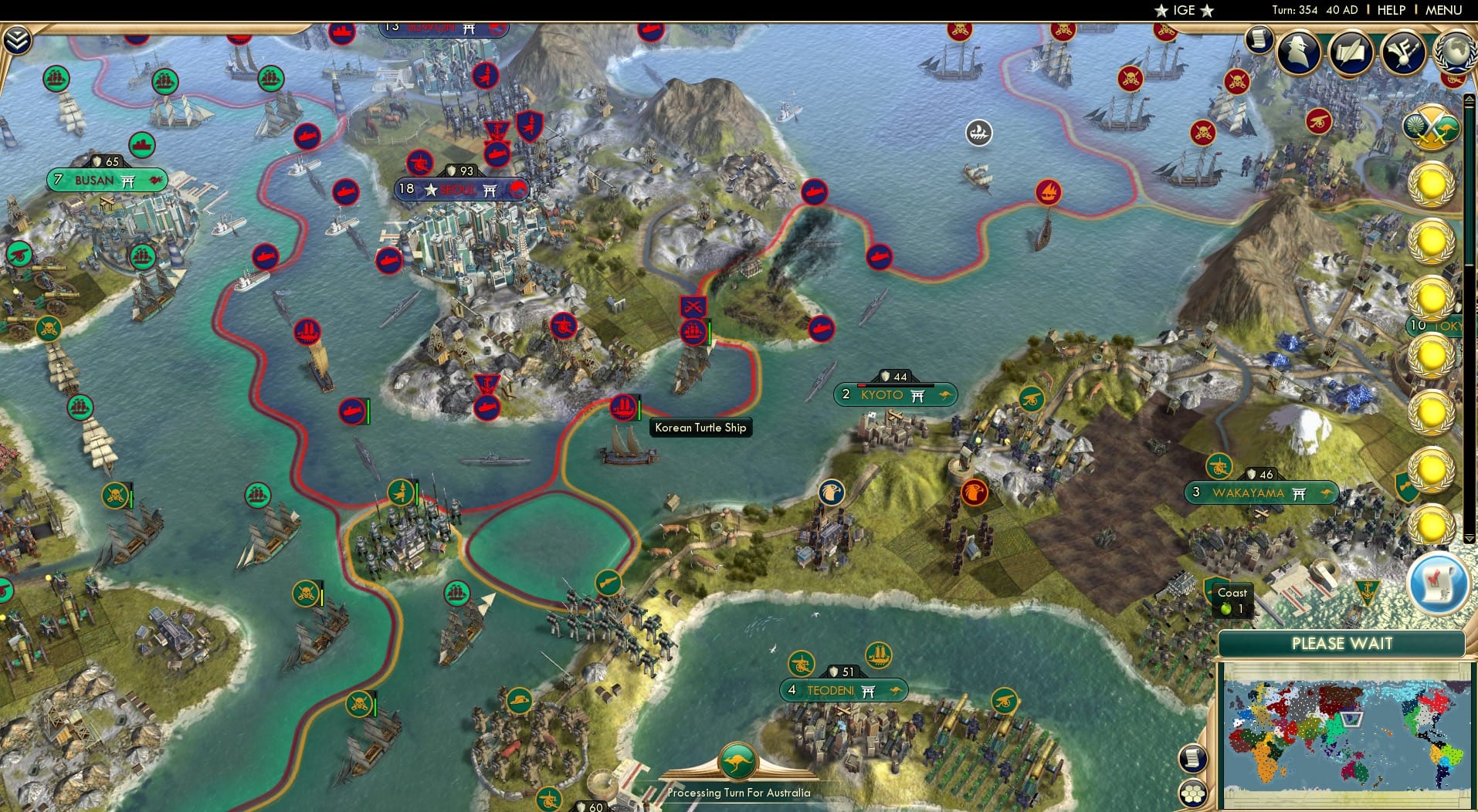Click the scroll icon beside the minimap
The image size is (1478, 812).
coord(1192,757)
